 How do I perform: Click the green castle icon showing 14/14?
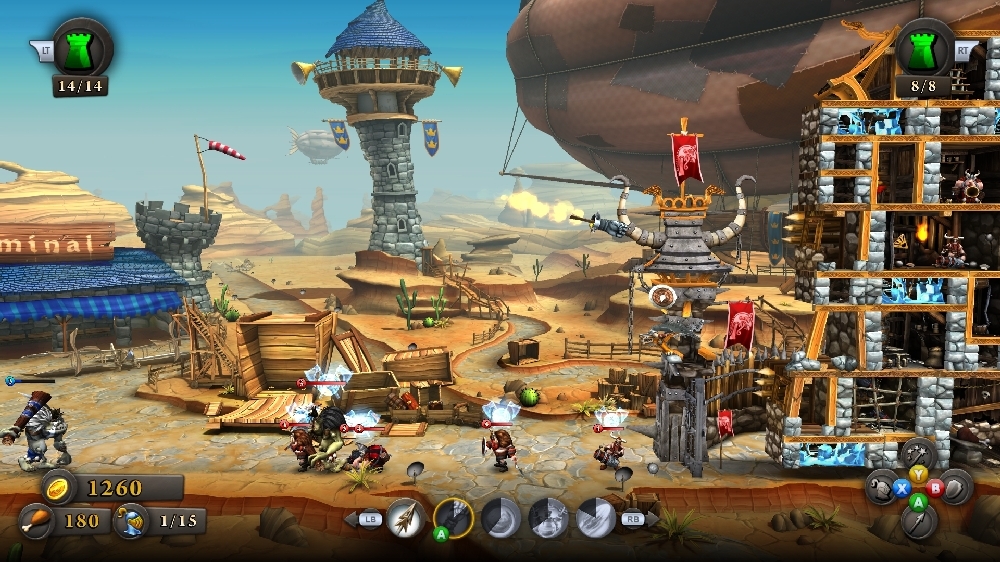81,47
